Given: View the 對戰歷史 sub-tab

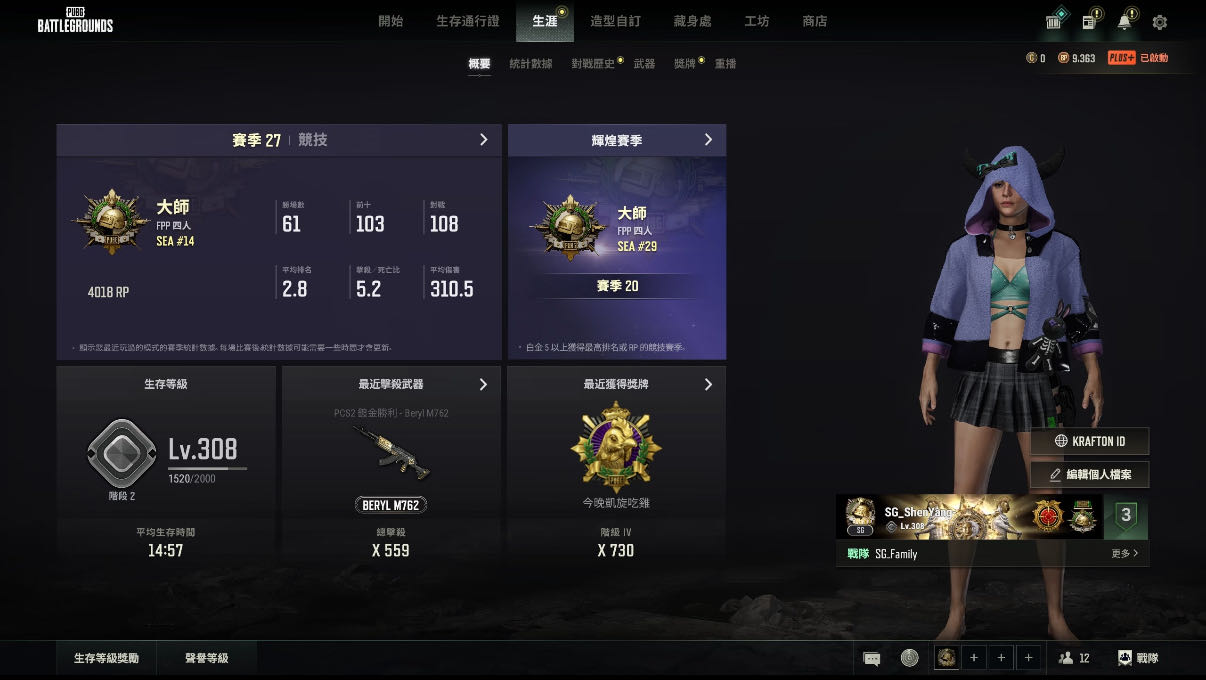Looking at the screenshot, I should 593,64.
